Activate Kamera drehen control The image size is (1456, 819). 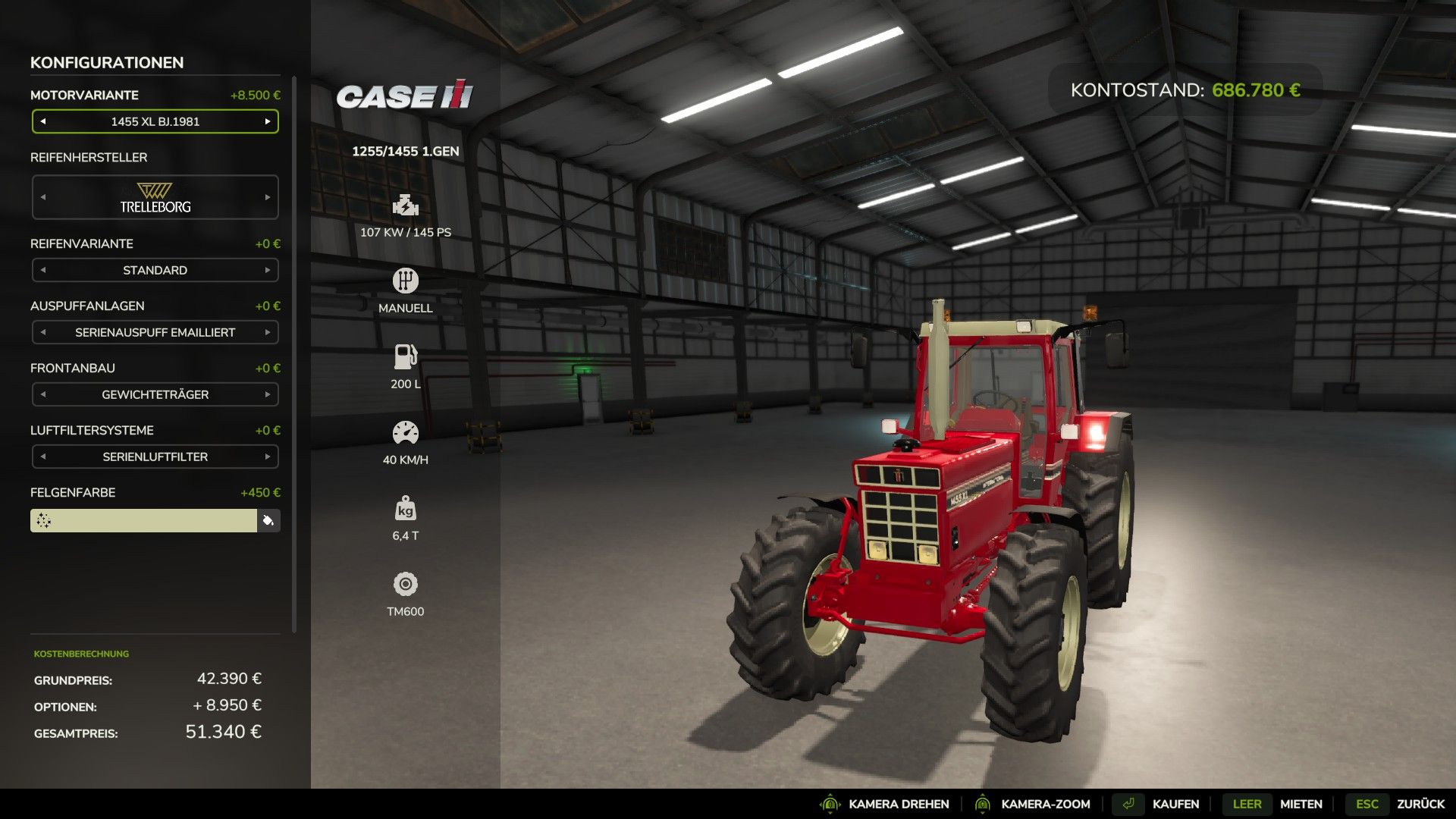pos(898,804)
